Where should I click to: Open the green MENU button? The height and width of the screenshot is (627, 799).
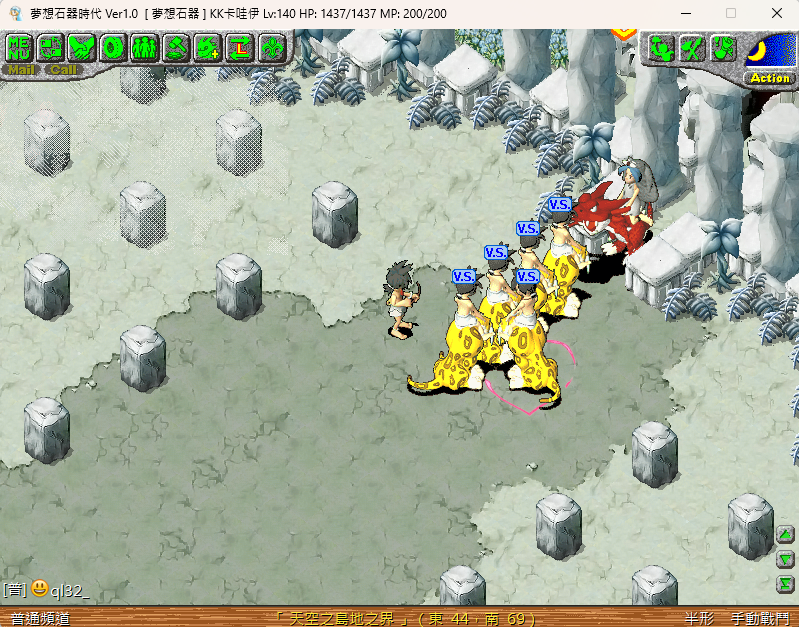[19, 47]
